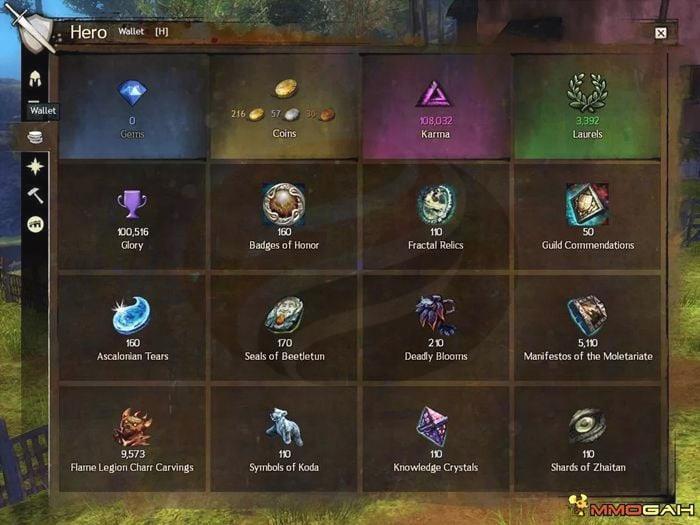Select the Laurels currency tile
The image size is (700, 525).
coord(587,106)
